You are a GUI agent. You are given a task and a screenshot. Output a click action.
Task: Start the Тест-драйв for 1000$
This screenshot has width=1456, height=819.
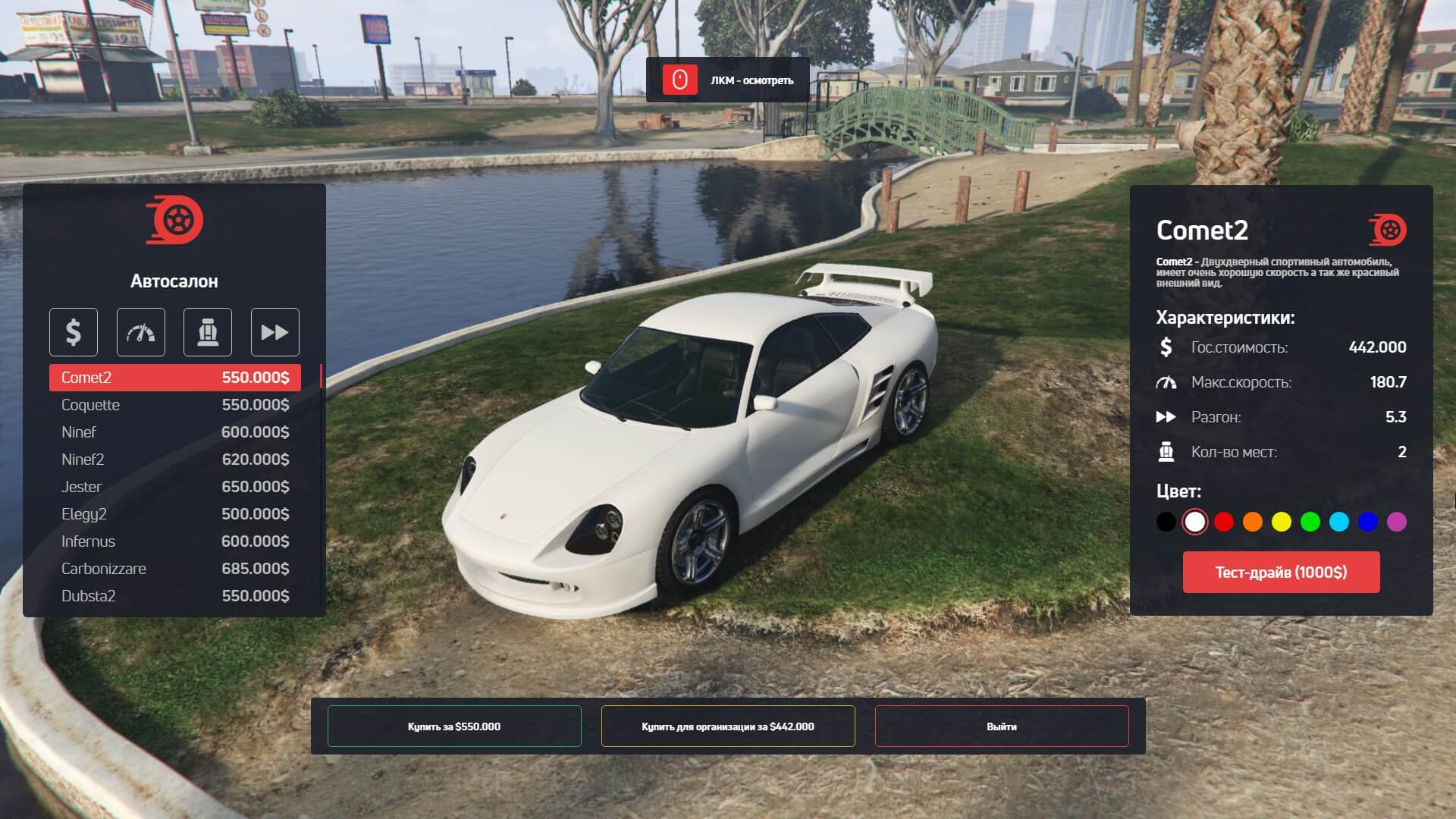click(x=1281, y=573)
